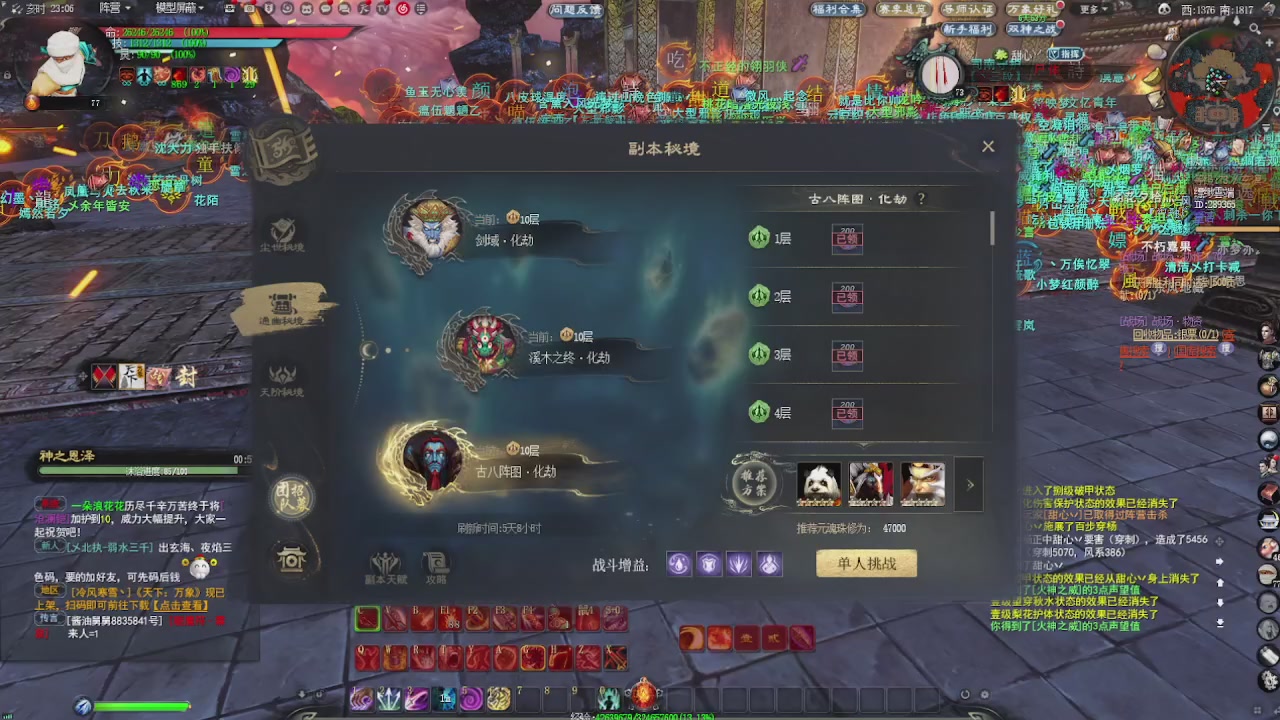Open help via the ? beside 古八阵图·化劫
The width and height of the screenshot is (1280, 720).
point(920,198)
